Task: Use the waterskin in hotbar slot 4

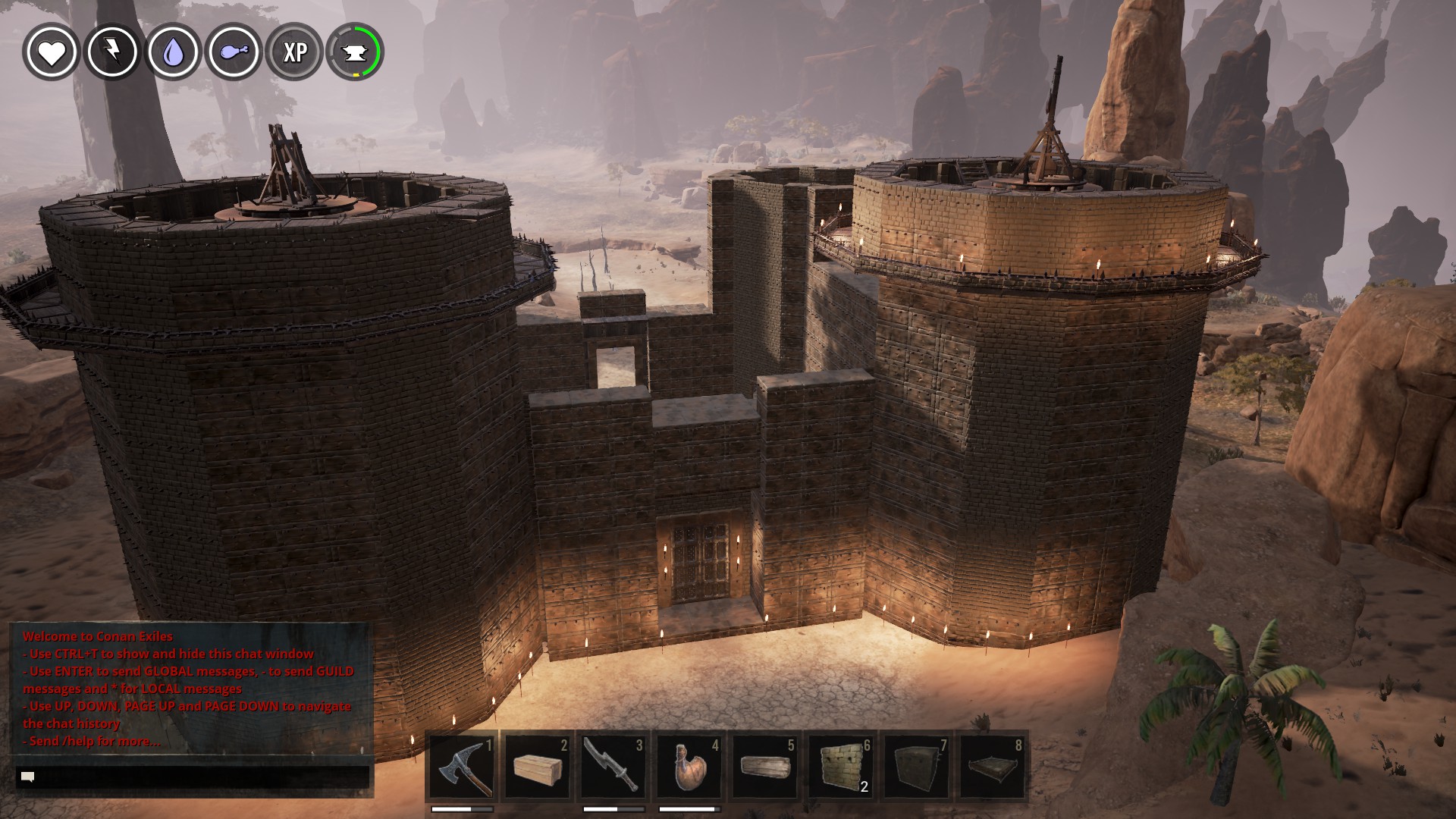Action: (x=689, y=767)
